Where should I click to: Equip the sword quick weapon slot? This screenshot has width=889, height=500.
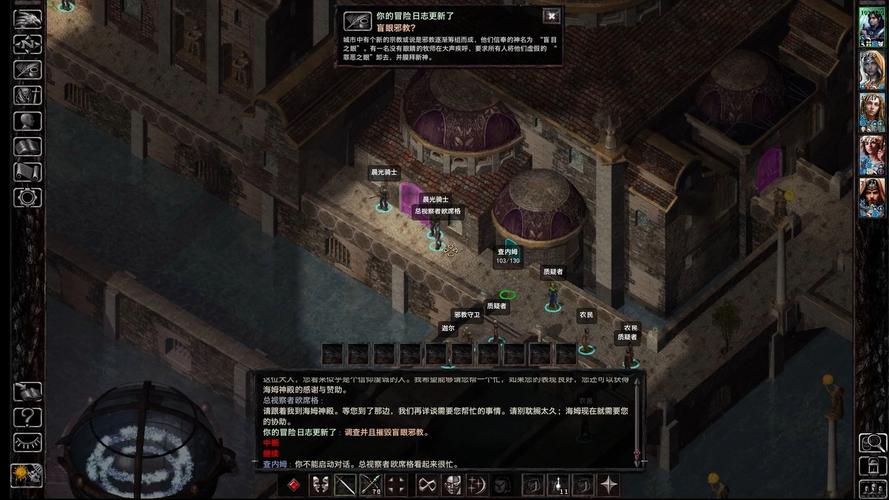[346, 486]
